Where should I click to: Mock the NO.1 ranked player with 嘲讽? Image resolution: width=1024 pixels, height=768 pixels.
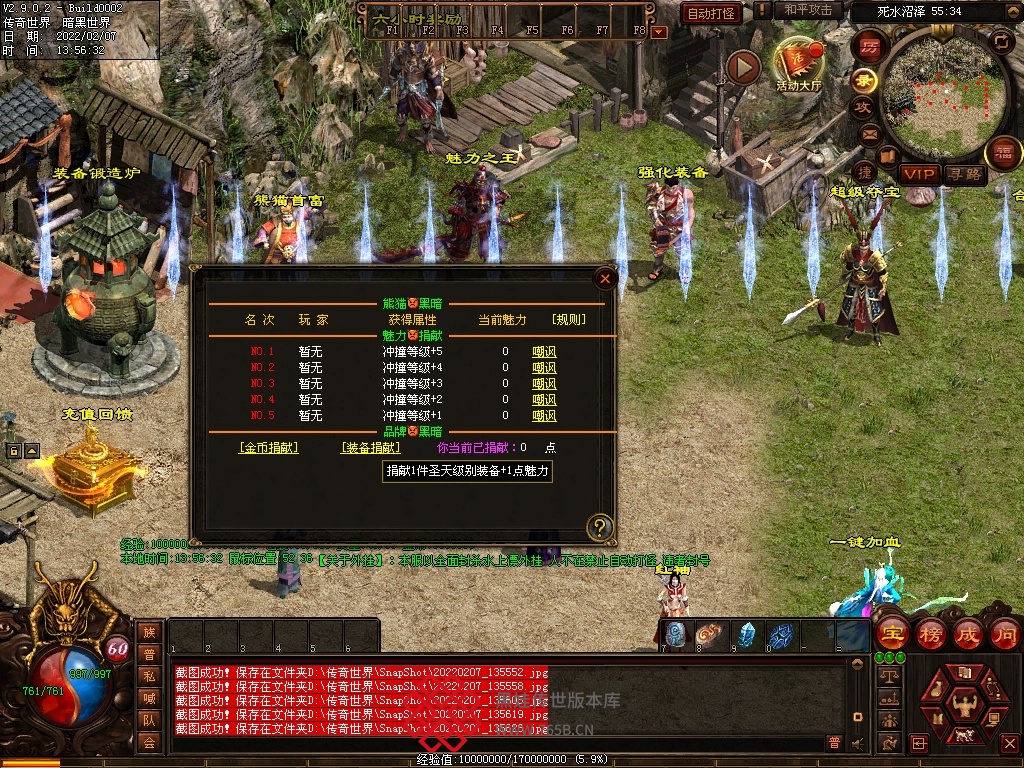[x=544, y=352]
